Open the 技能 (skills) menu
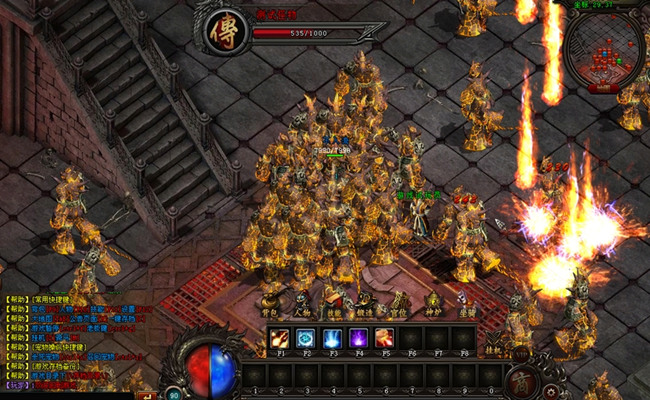This screenshot has width=650, height=400. pyautogui.click(x=335, y=305)
